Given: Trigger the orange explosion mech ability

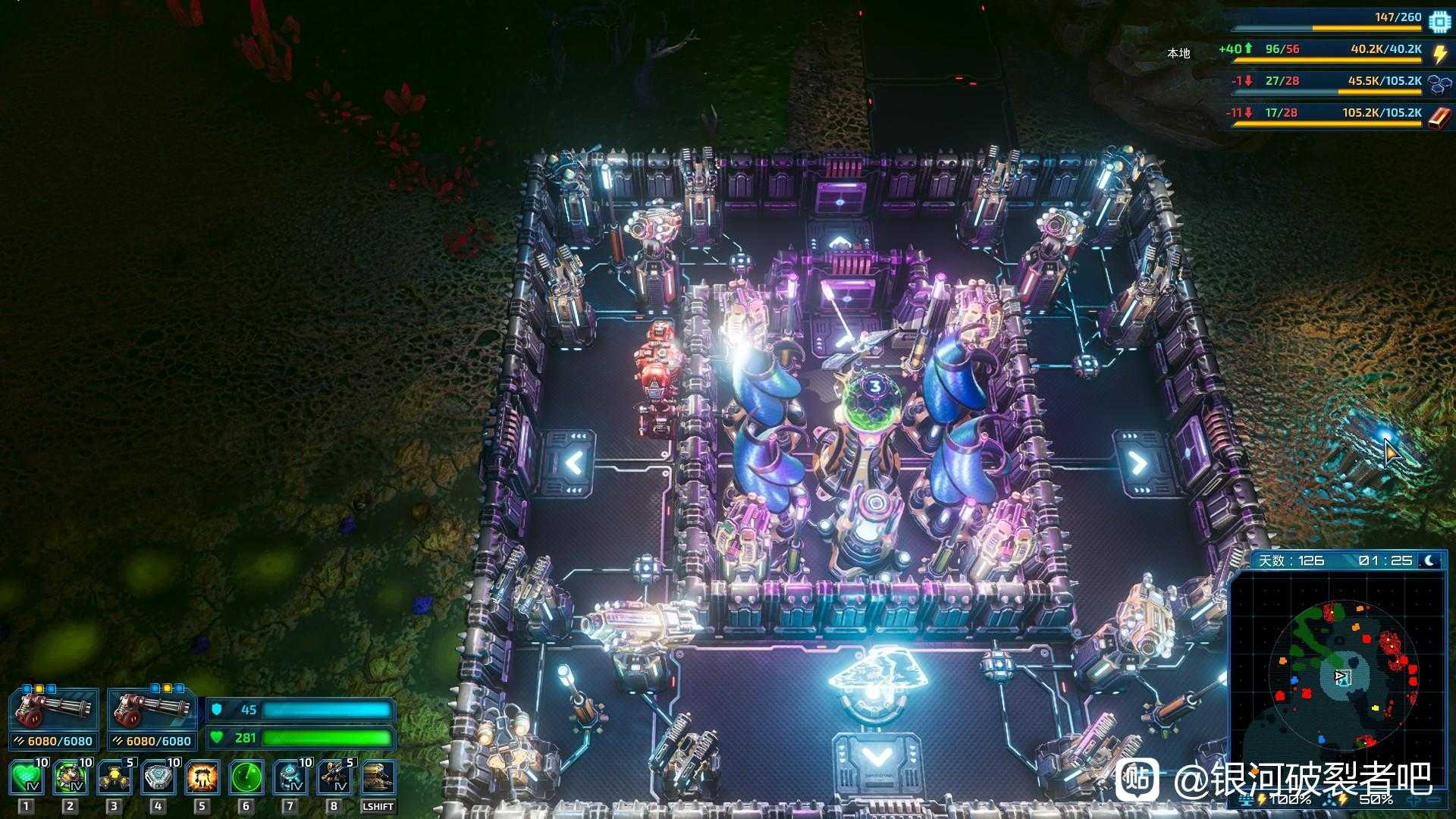Looking at the screenshot, I should 202,778.
